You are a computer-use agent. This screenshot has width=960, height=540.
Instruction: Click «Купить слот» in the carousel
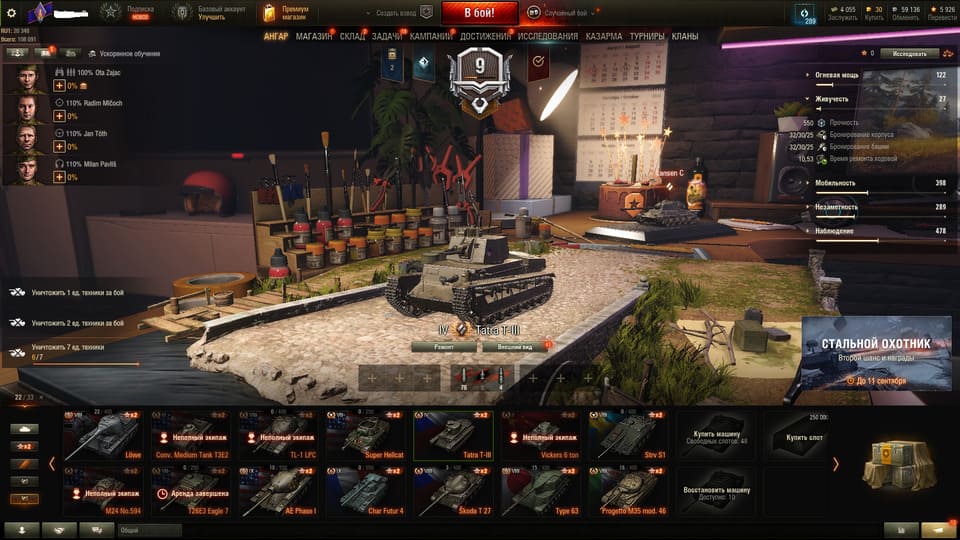(x=804, y=436)
